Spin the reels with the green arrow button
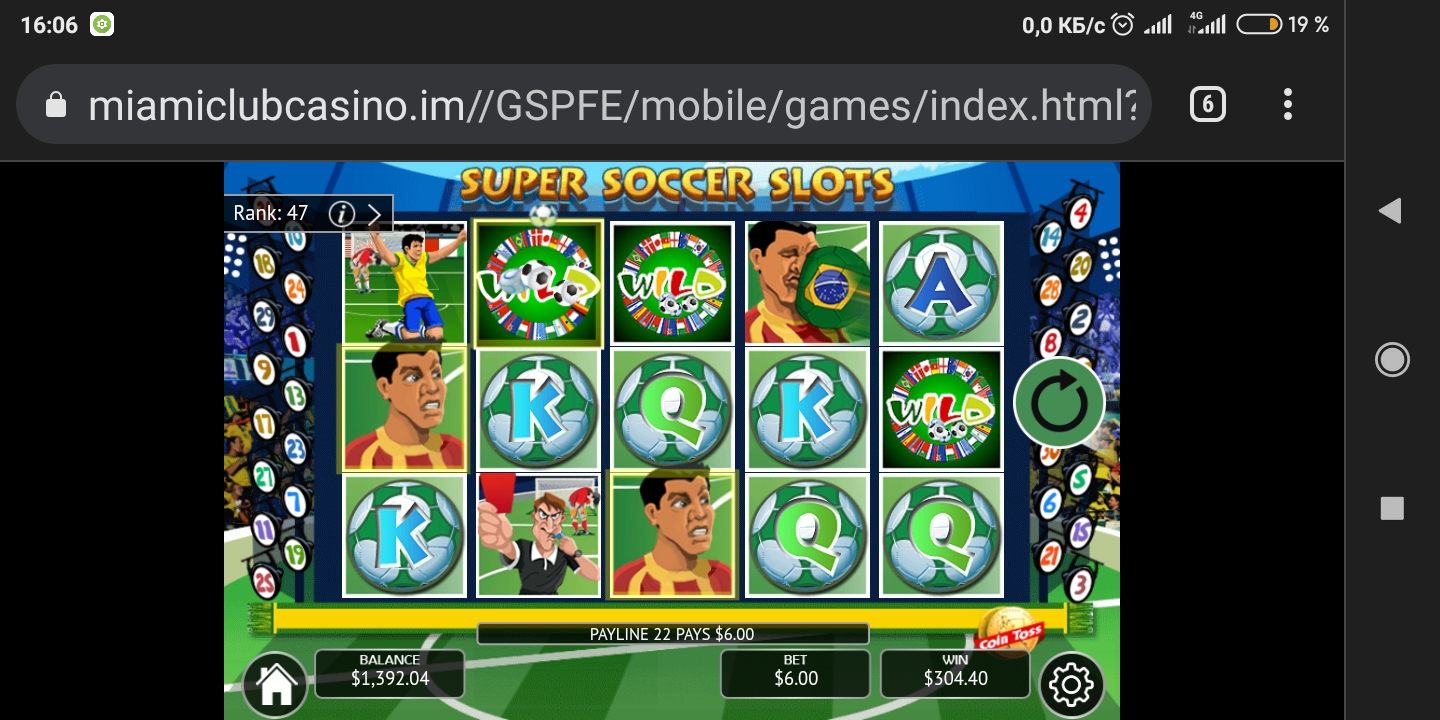The image size is (1440, 720). click(1058, 402)
